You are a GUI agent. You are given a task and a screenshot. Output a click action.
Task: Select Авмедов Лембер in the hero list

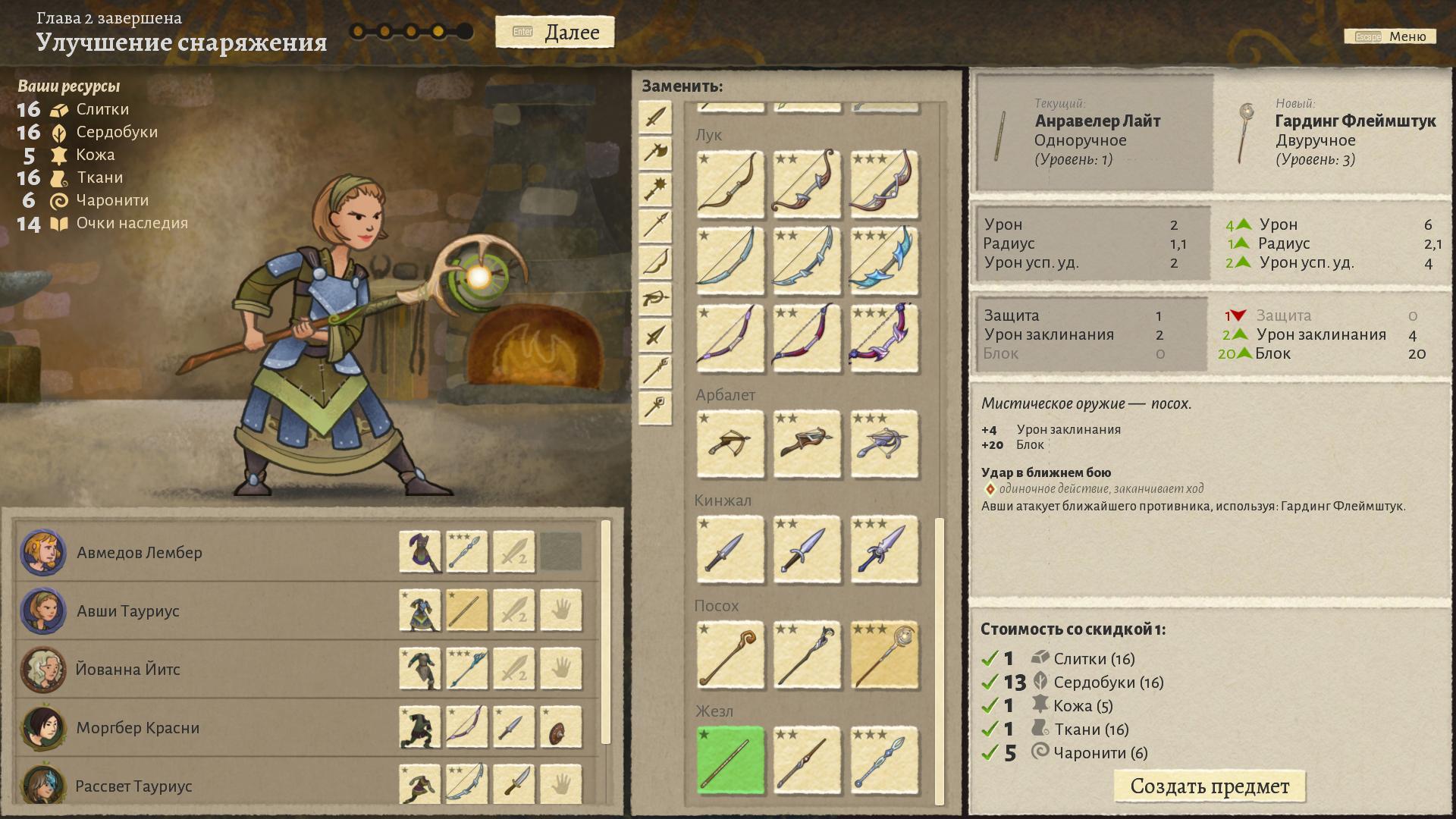(x=140, y=553)
